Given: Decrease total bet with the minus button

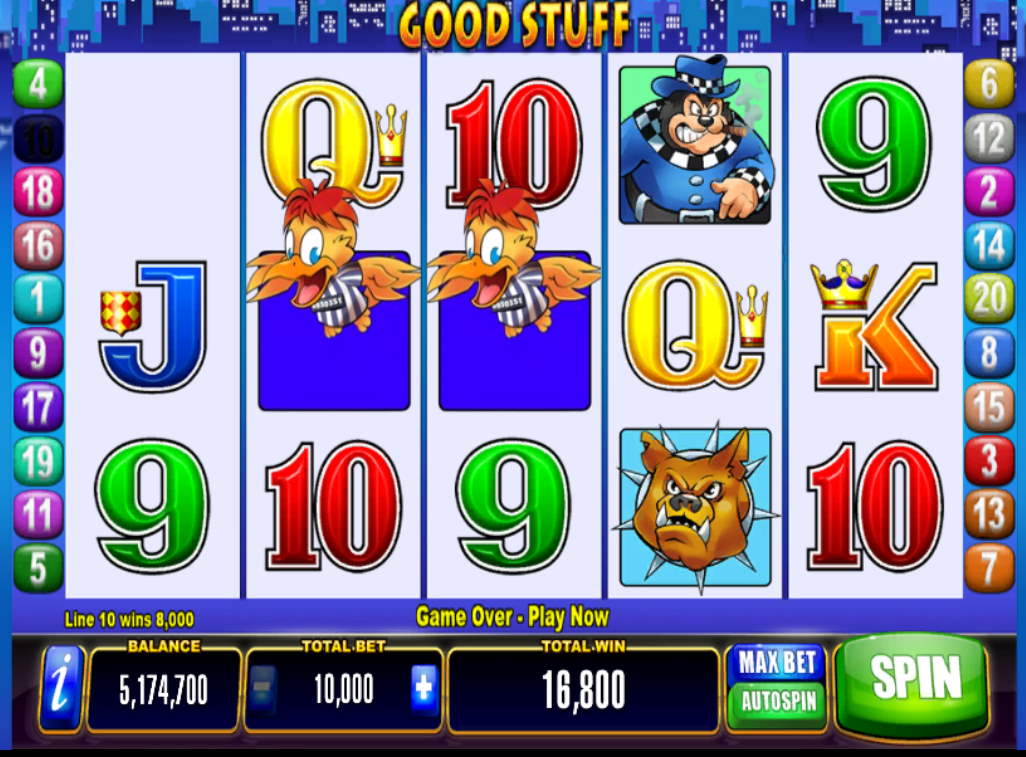Looking at the screenshot, I should coord(262,689).
